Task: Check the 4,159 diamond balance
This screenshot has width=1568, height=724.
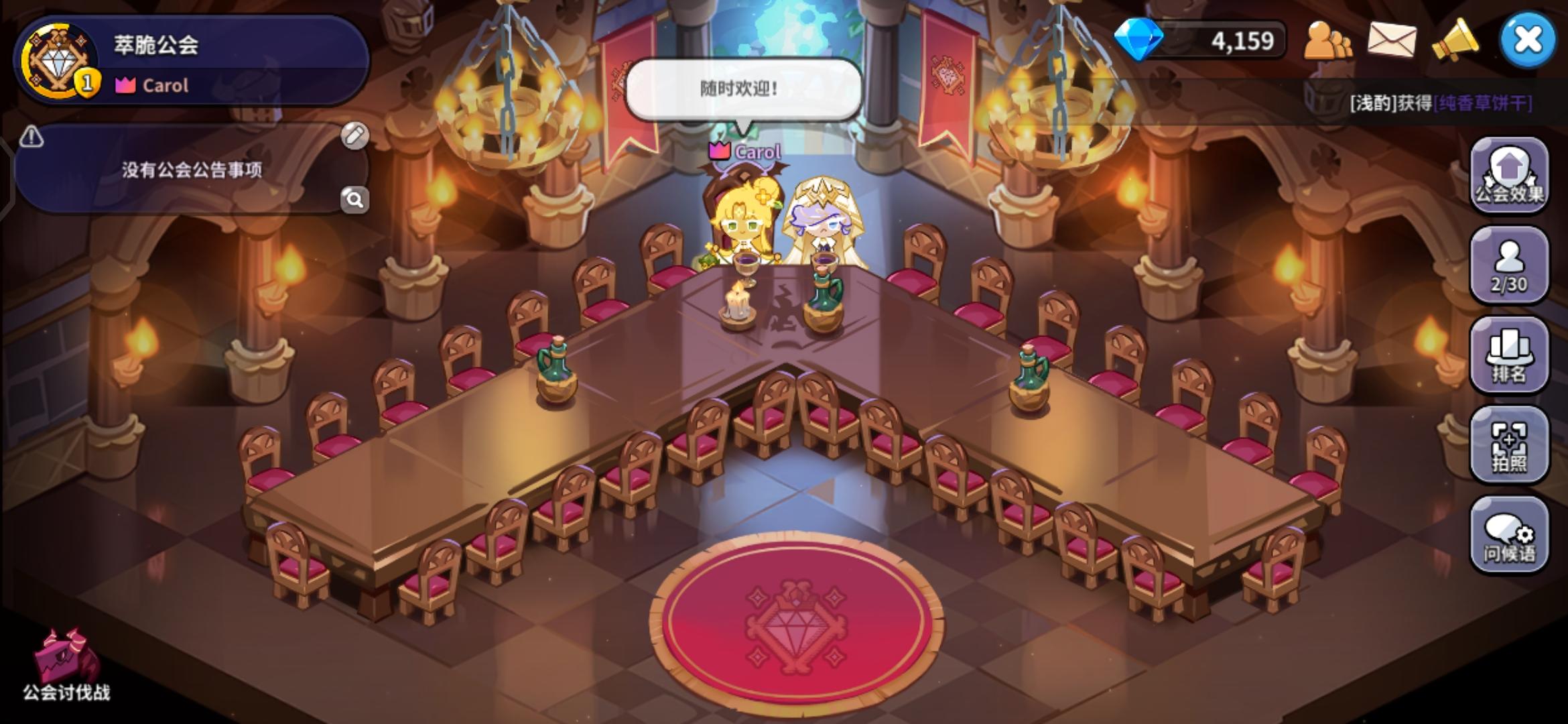Action: (1206, 40)
